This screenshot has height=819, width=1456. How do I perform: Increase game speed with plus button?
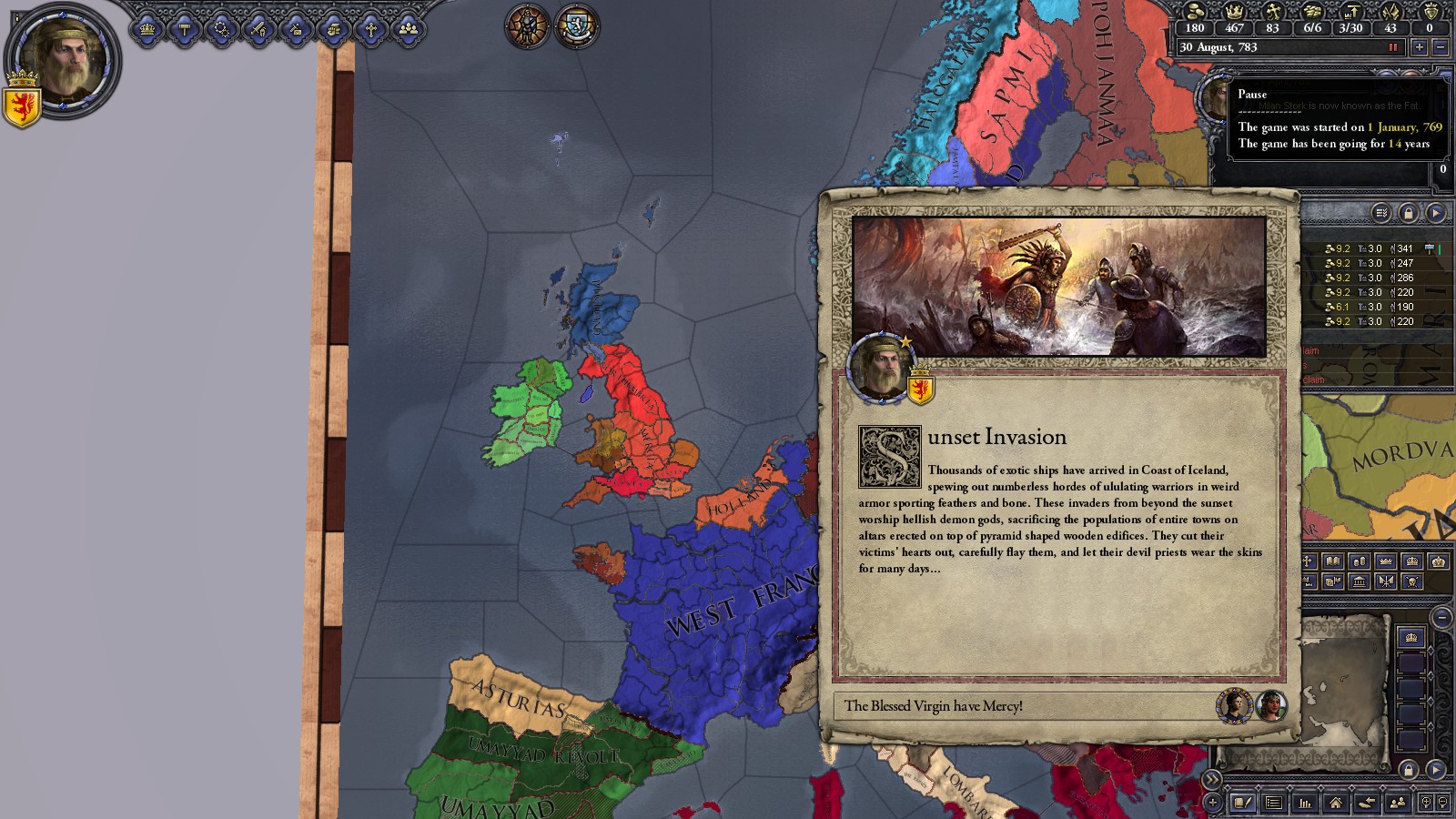[x=1419, y=47]
